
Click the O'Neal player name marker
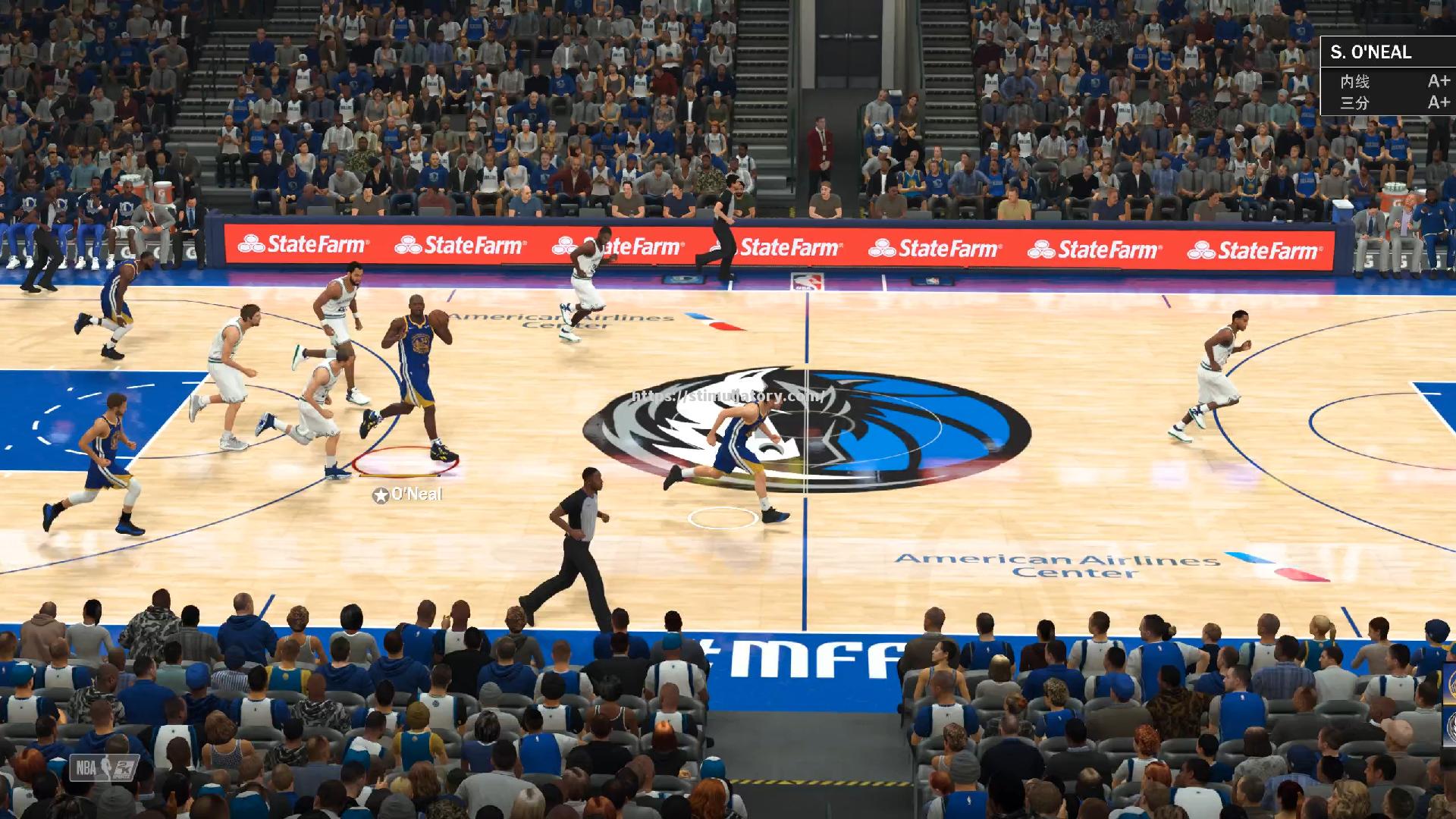pyautogui.click(x=408, y=495)
